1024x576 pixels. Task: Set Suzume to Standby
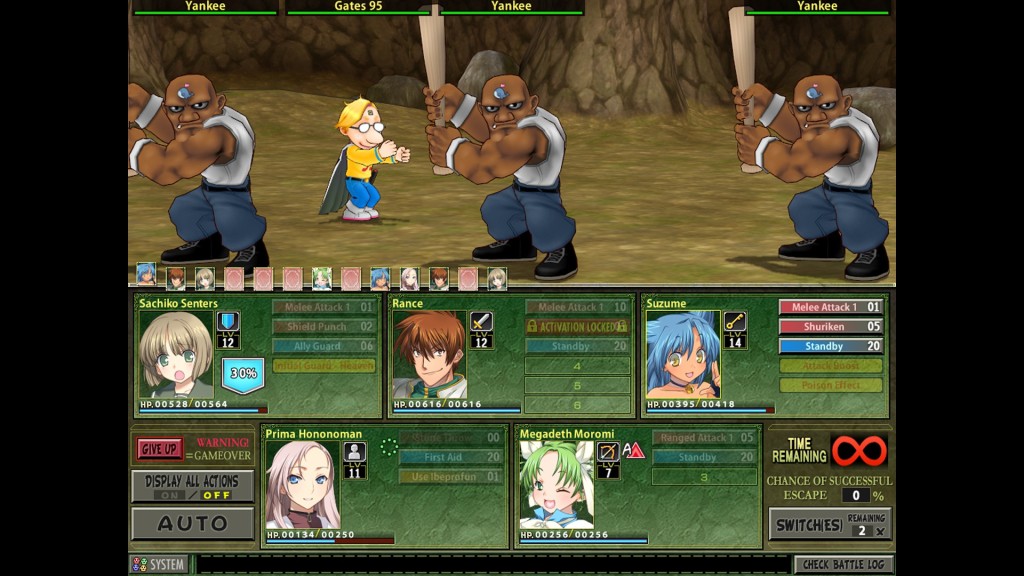pyautogui.click(x=831, y=346)
